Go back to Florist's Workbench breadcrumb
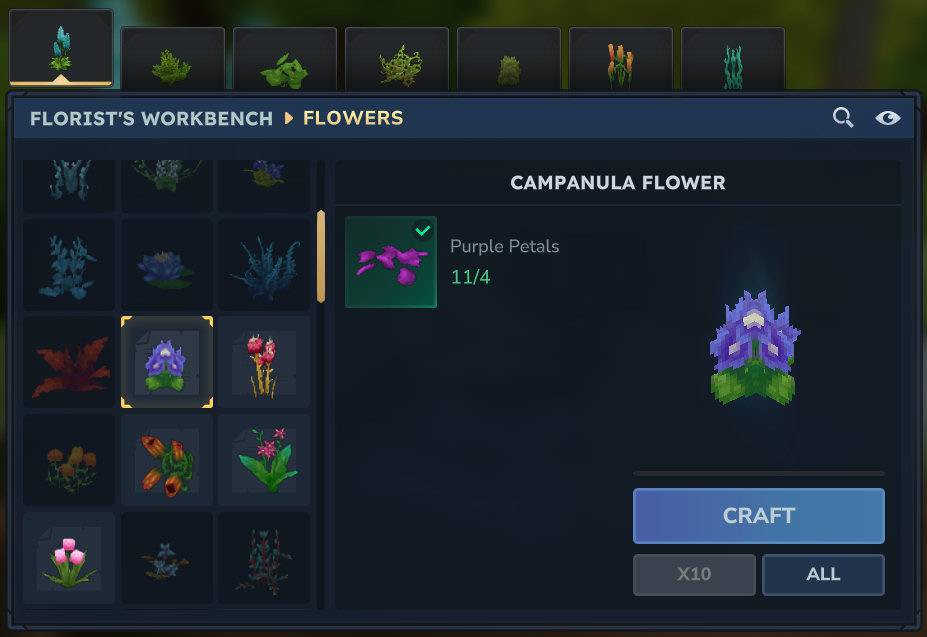 (151, 118)
